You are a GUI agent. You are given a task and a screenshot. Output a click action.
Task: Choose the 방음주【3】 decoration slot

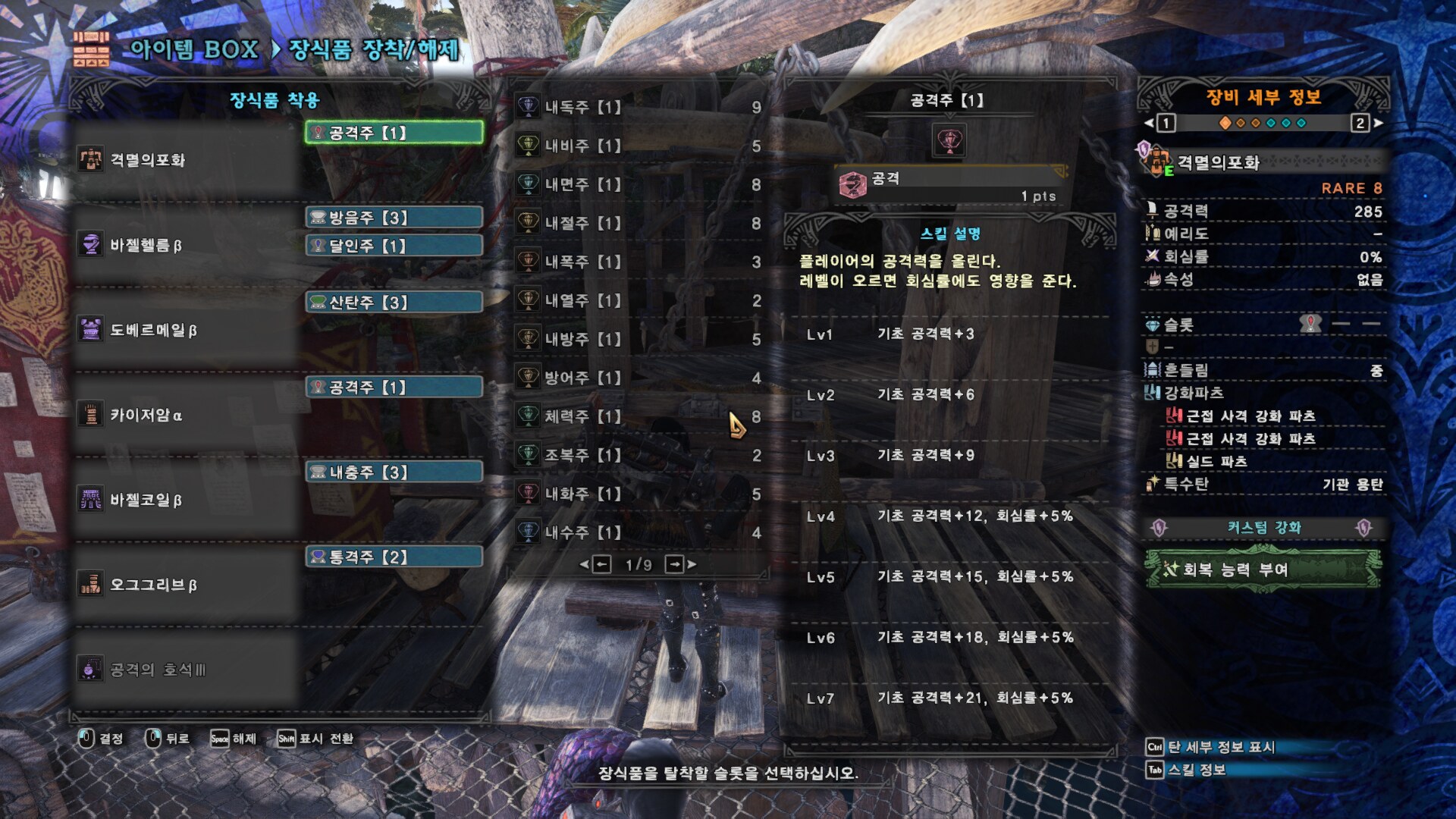point(394,218)
